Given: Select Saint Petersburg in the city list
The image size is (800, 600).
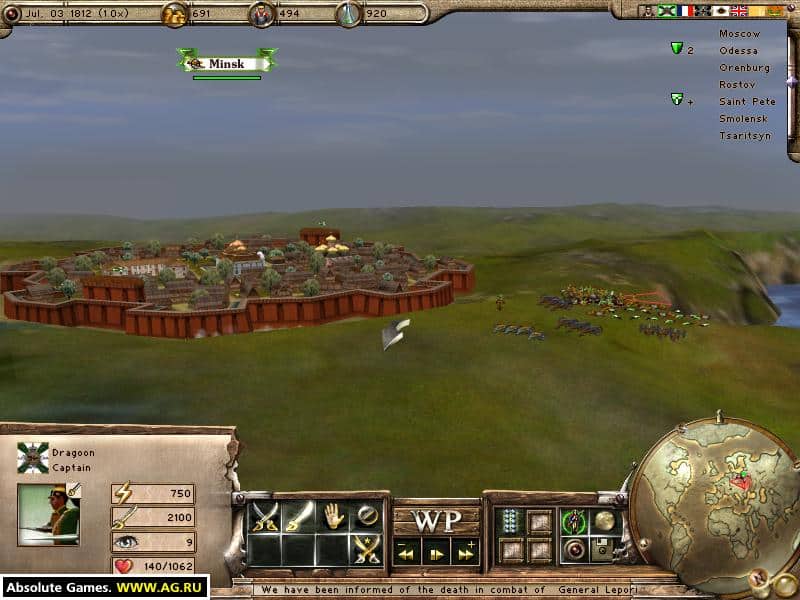Looking at the screenshot, I should point(747,101).
